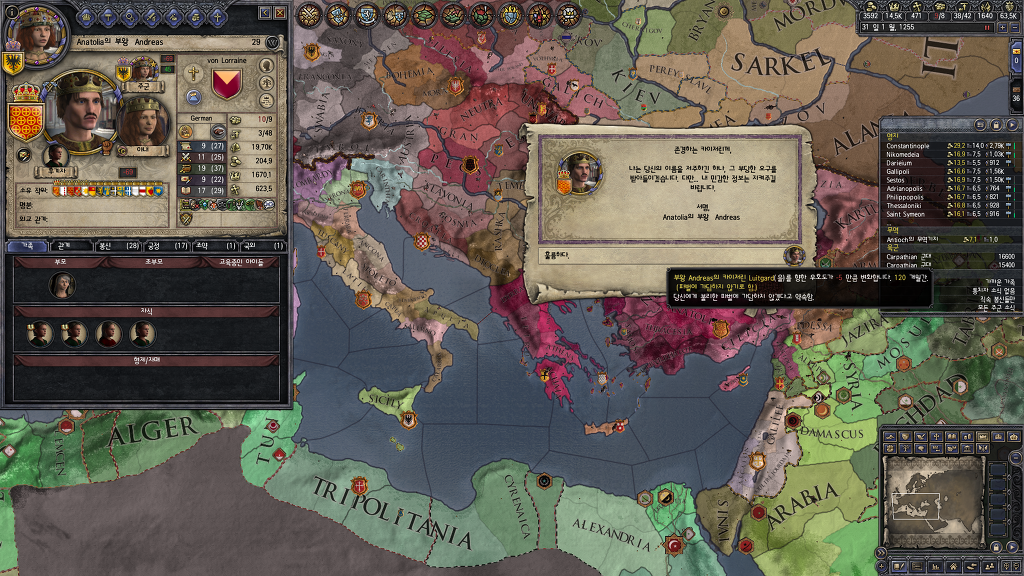This screenshot has width=1024, height=576.
Task: Select Constantinople in the army list
Action: [x=908, y=146]
